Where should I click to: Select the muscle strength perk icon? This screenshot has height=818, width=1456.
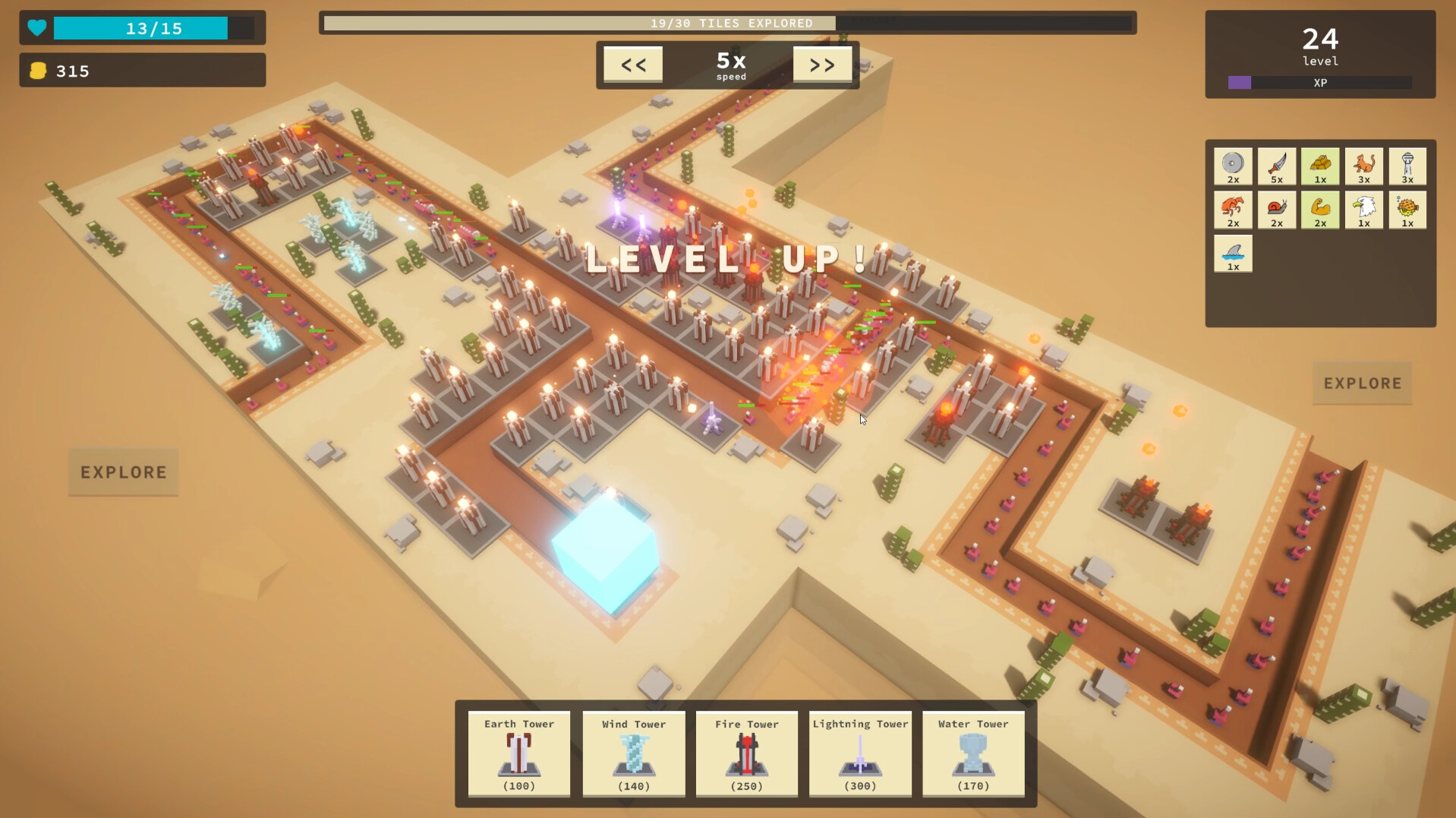click(1321, 210)
